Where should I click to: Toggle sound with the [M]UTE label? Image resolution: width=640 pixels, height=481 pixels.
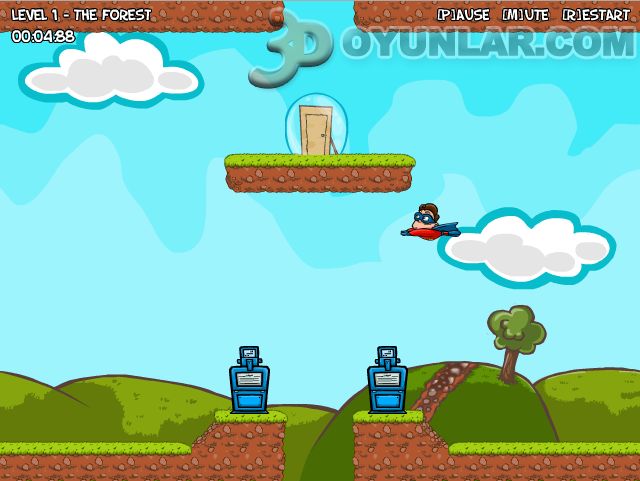tap(525, 15)
